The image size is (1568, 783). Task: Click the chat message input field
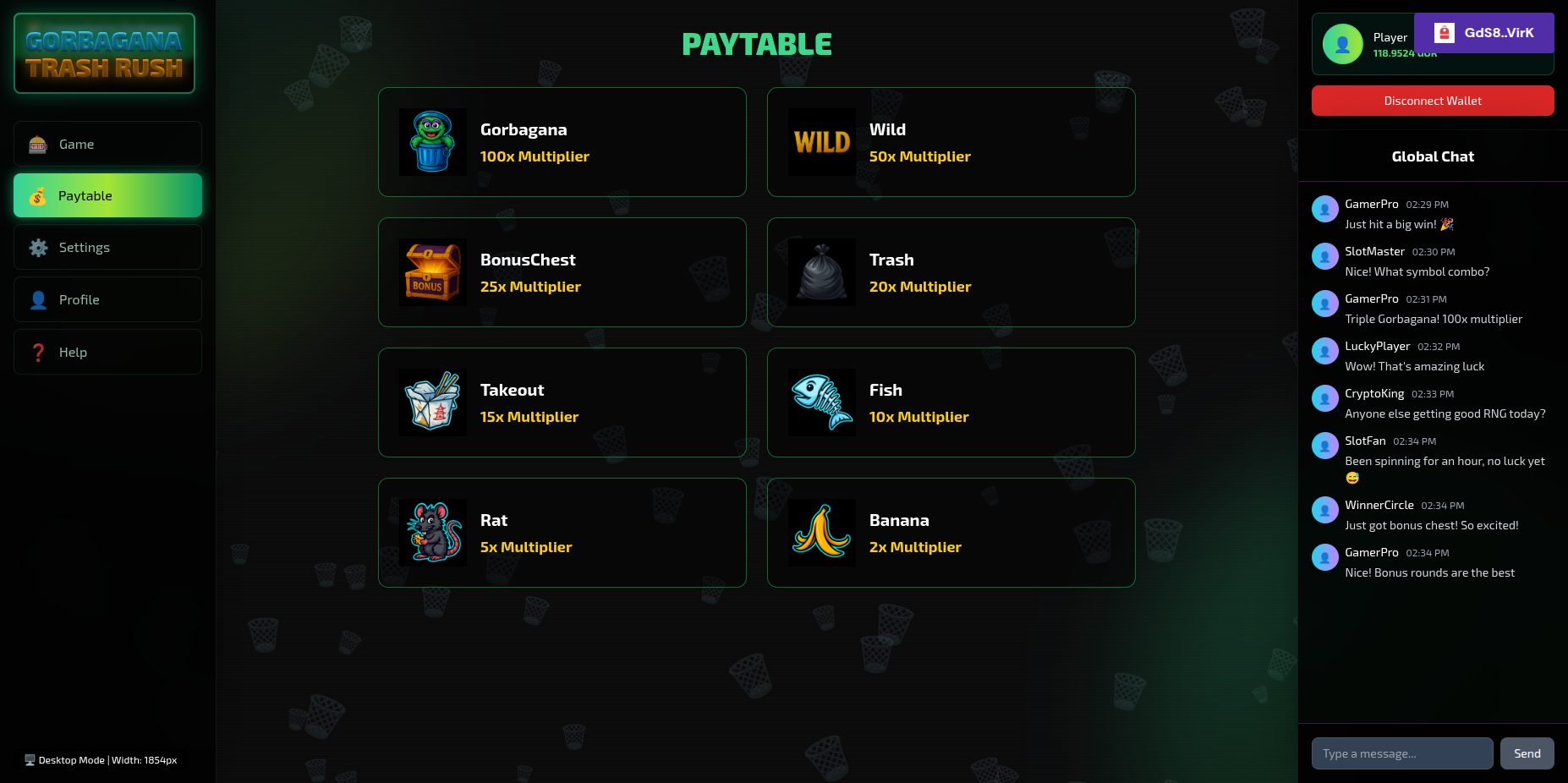1401,753
